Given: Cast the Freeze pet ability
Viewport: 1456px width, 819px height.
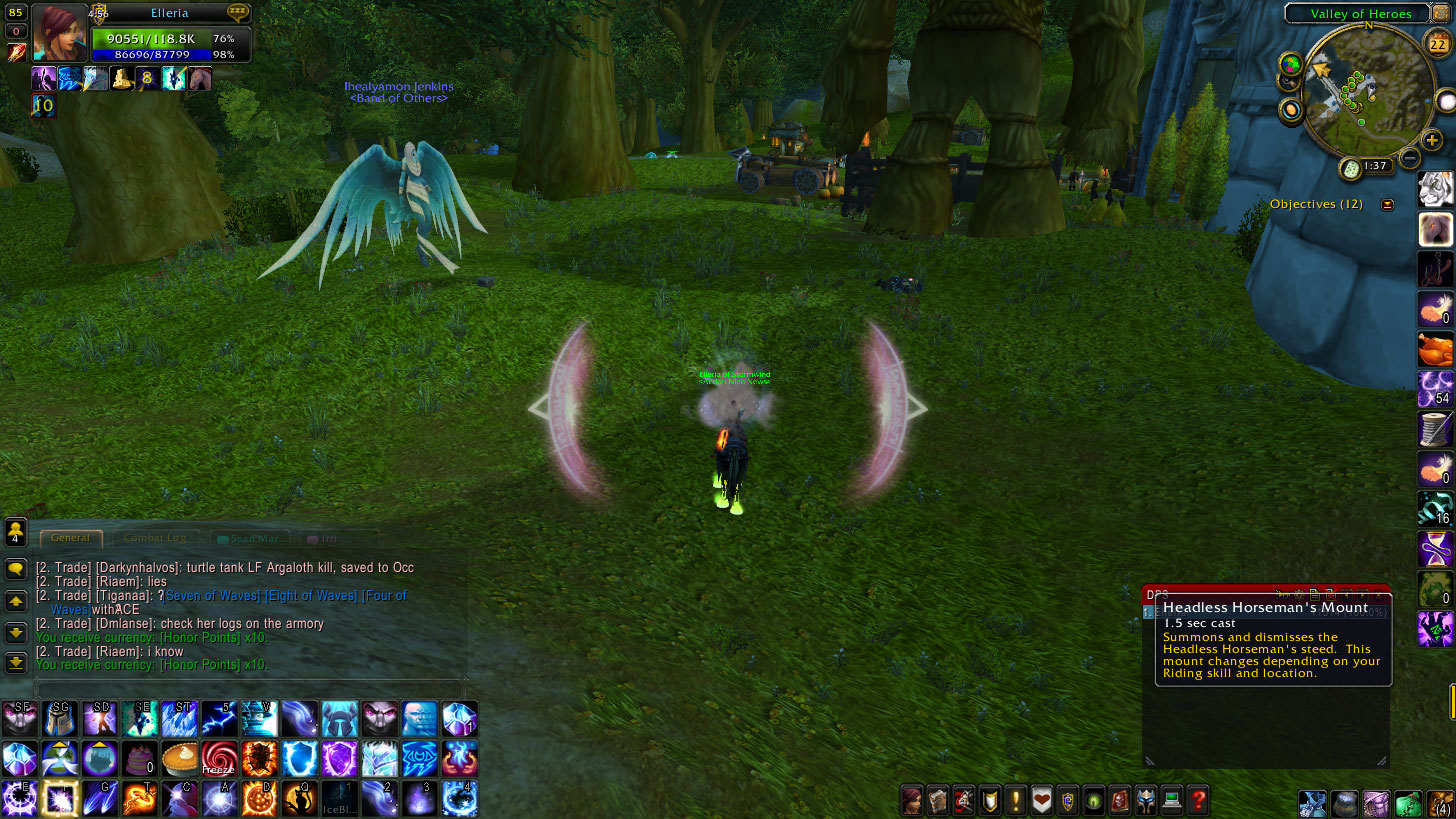Looking at the screenshot, I should tap(219, 759).
